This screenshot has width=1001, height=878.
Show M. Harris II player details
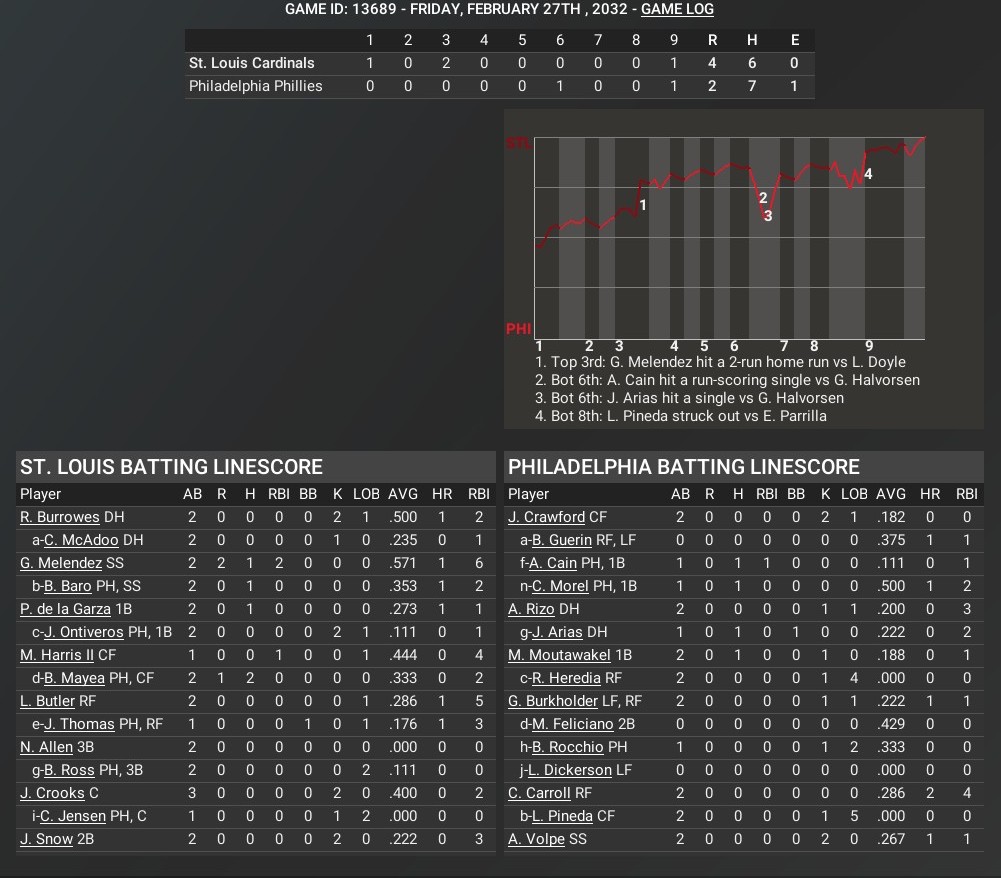(57, 655)
